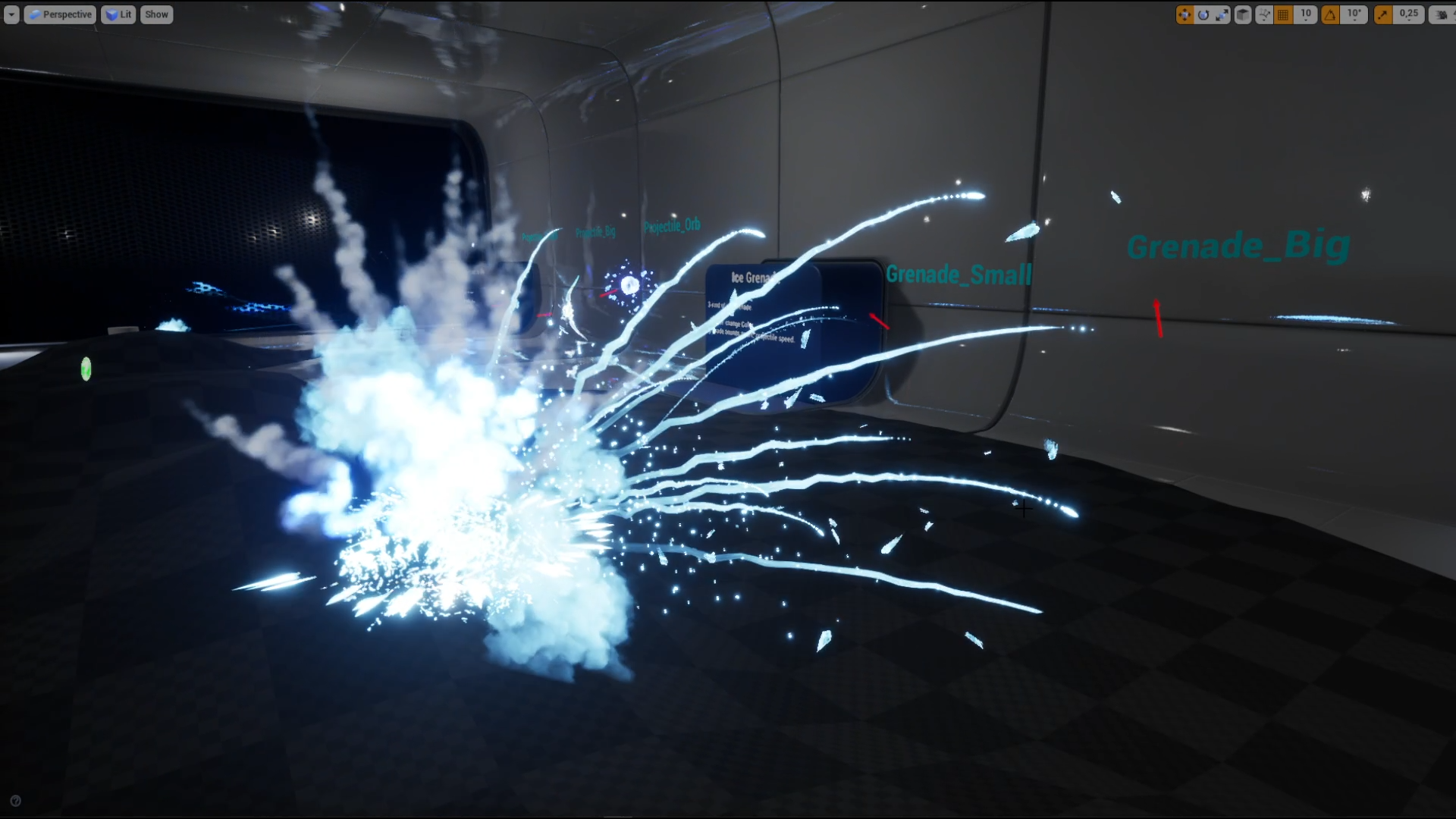Click the Lit shading mode button

tap(118, 14)
